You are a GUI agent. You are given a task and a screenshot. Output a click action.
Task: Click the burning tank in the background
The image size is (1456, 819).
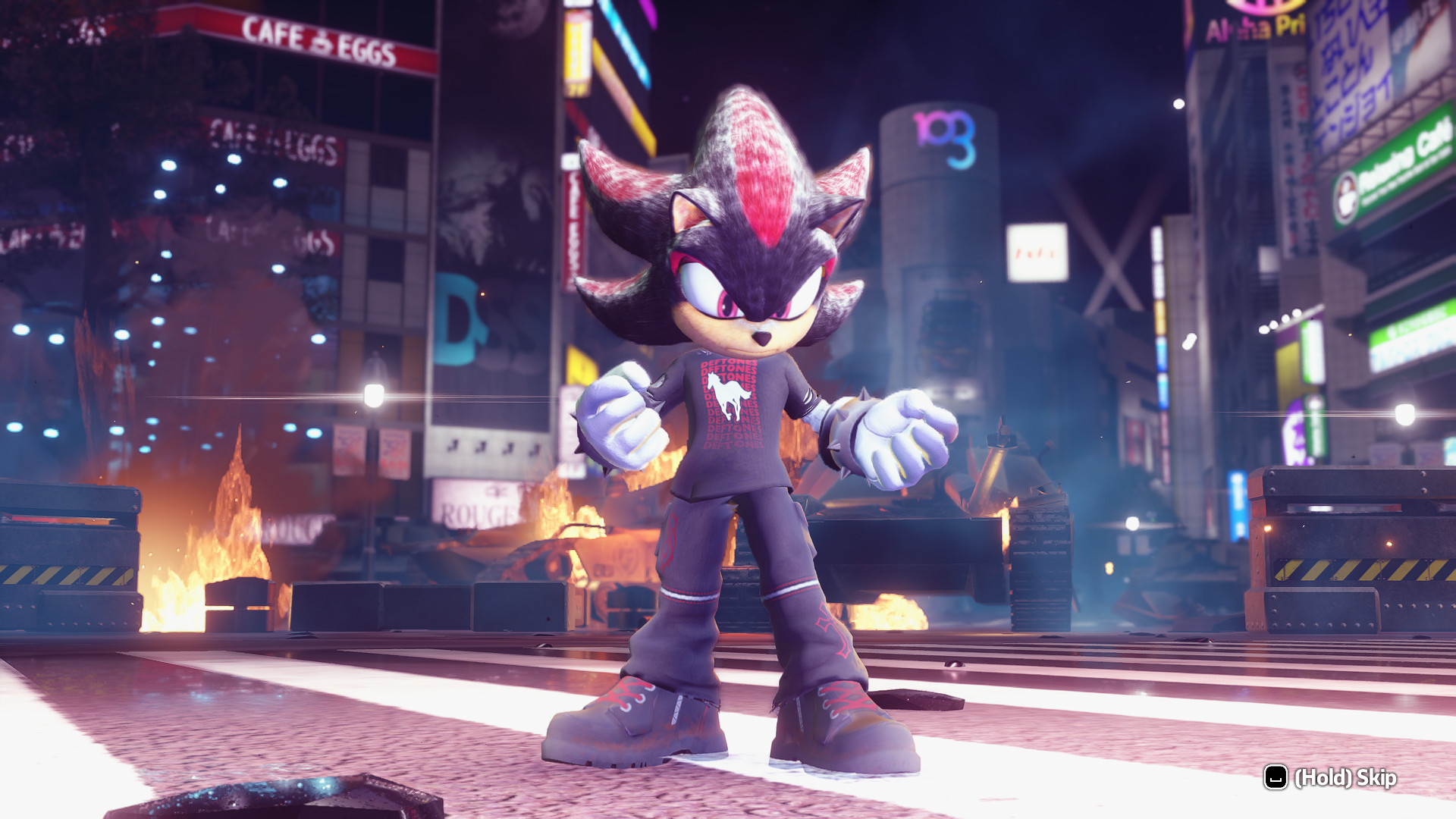tap(986, 531)
